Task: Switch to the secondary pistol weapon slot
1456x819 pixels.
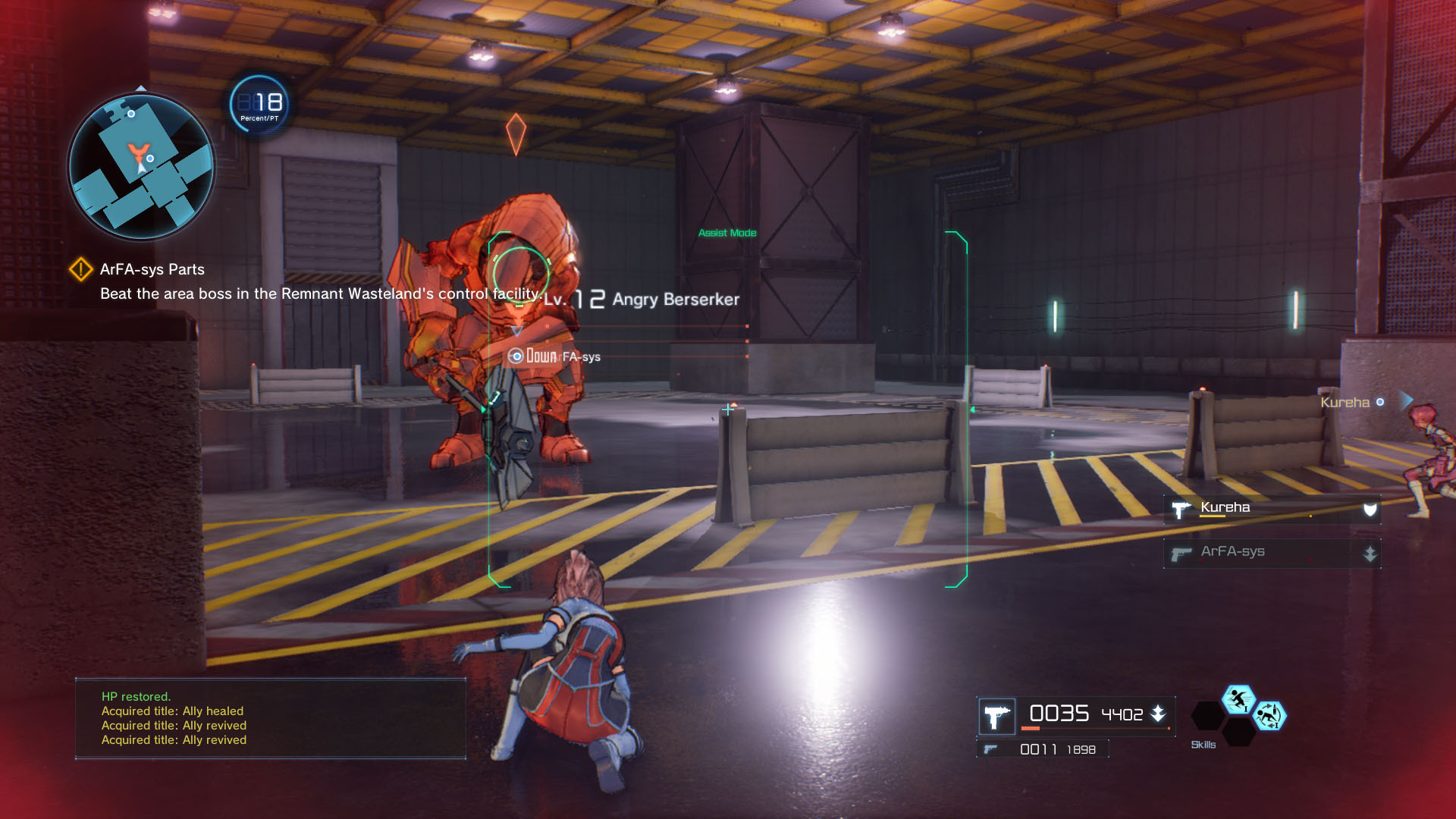Action: pos(1042,749)
